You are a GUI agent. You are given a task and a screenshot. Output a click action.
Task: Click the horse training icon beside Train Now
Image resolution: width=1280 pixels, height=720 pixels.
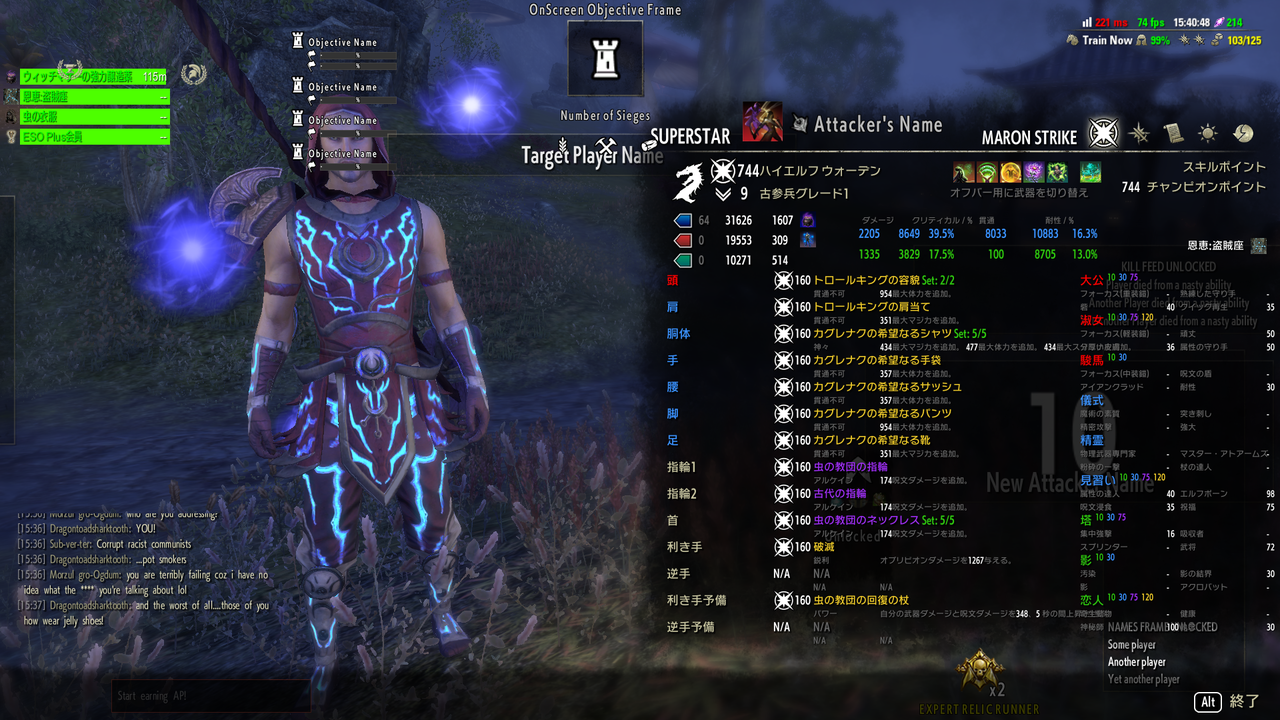click(x=1072, y=39)
